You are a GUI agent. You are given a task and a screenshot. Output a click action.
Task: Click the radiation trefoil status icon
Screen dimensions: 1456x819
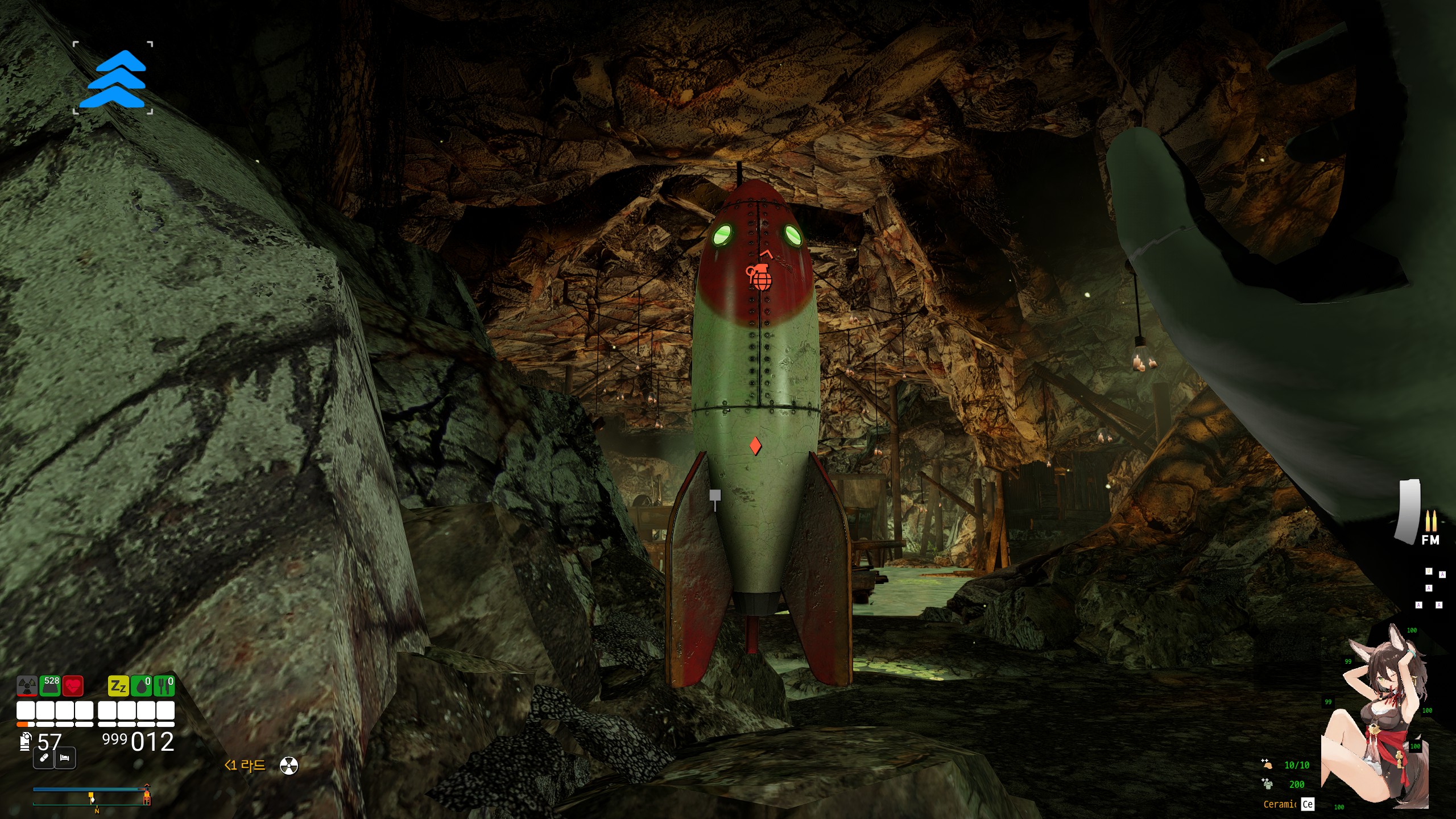tap(27, 686)
